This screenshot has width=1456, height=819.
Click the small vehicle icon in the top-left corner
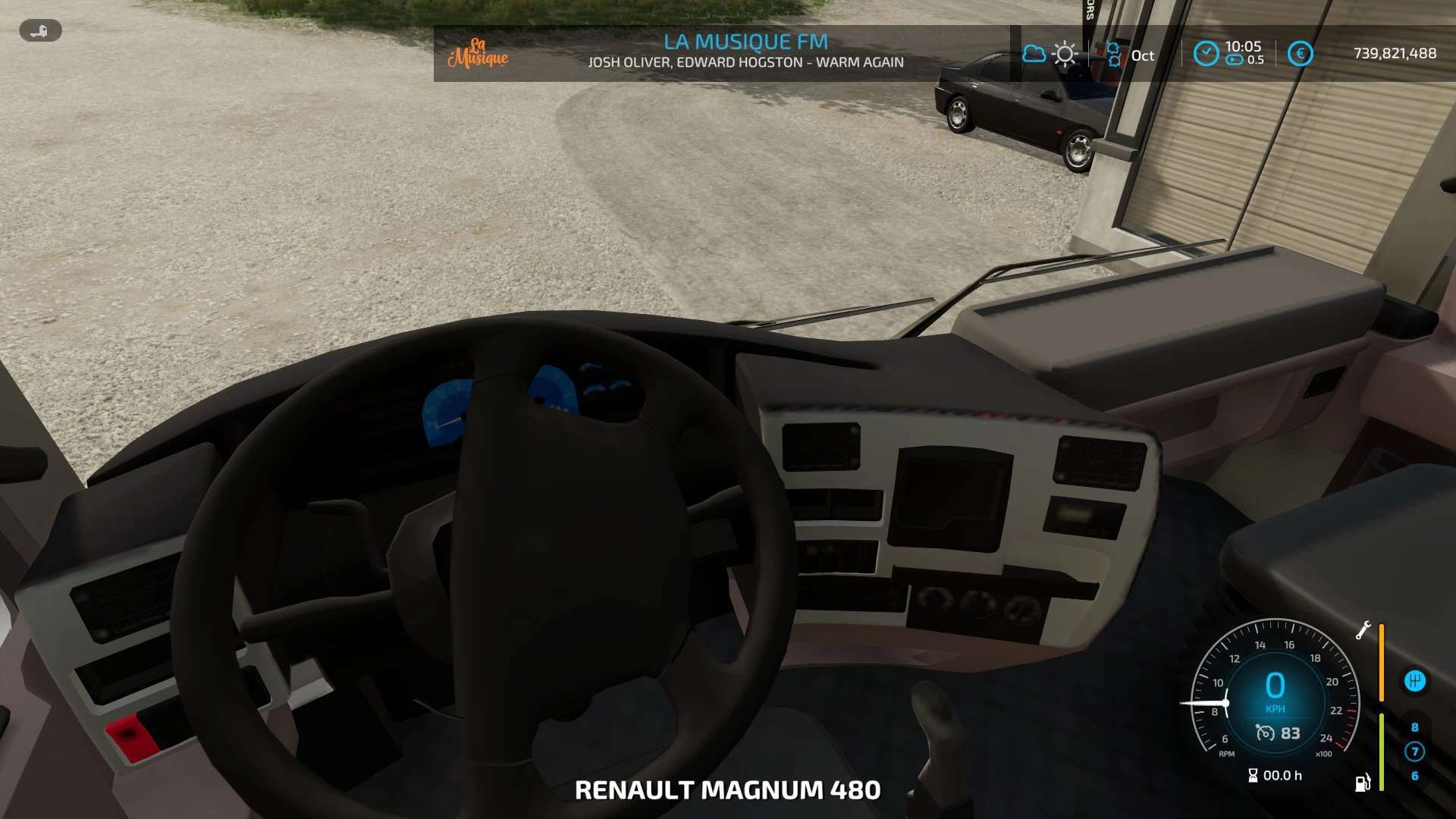click(x=40, y=31)
